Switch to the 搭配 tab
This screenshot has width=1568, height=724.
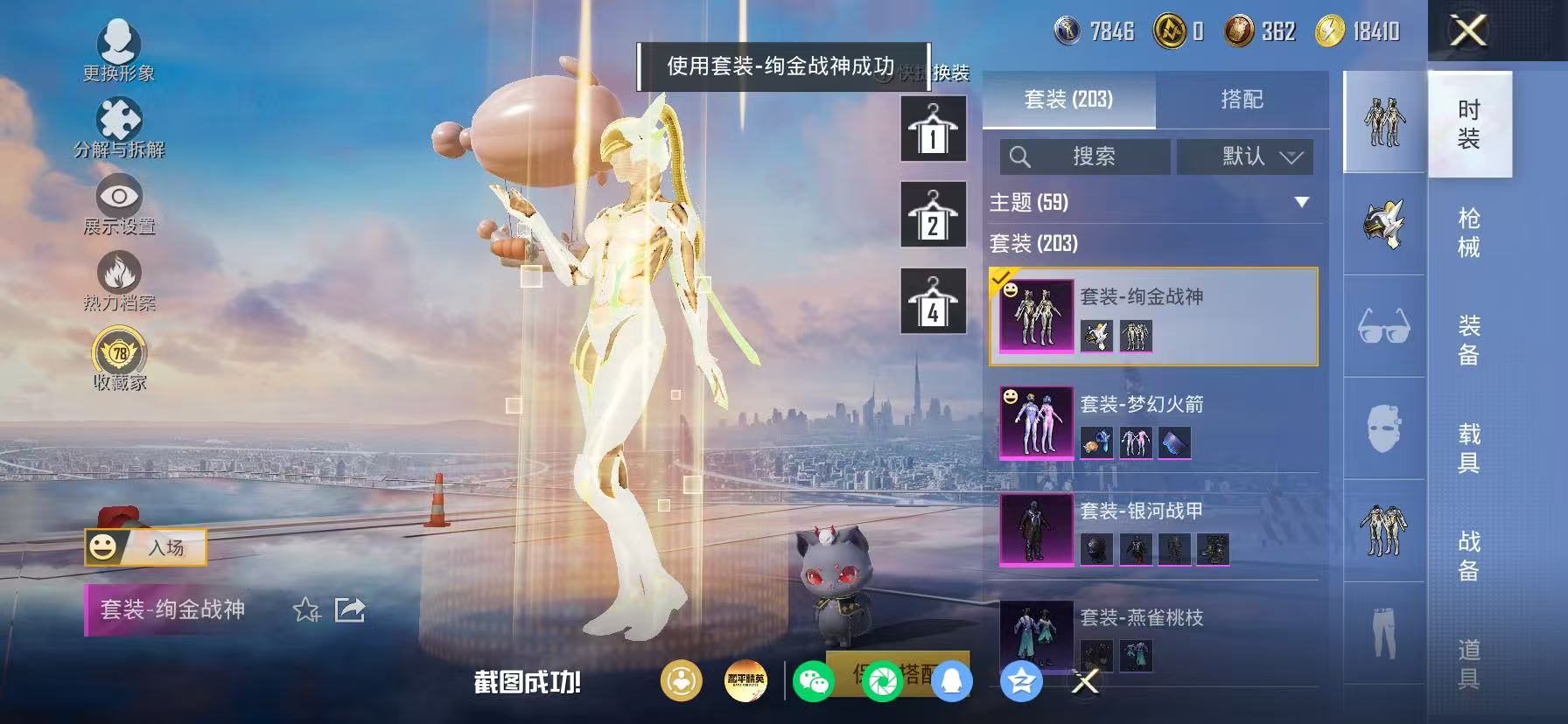coord(1243,99)
